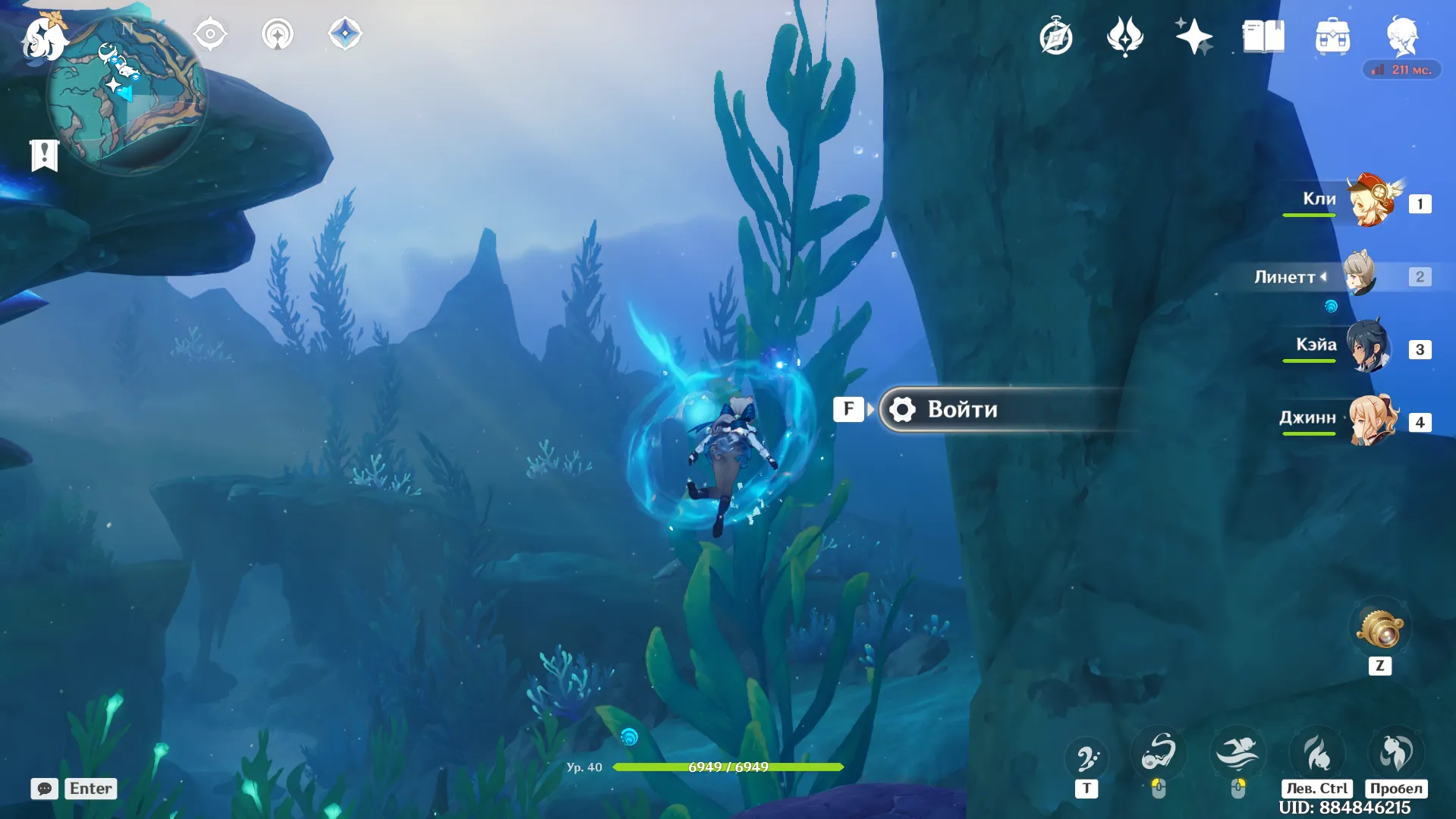Open the Paimon menu icon
Viewport: 1456px width, 819px height.
(x=44, y=38)
